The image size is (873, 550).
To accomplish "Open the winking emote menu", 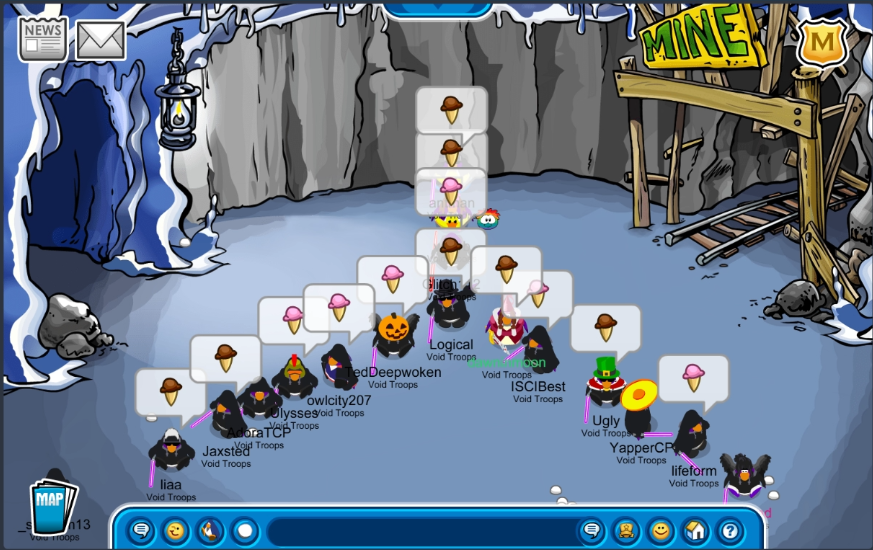I will click(176, 530).
